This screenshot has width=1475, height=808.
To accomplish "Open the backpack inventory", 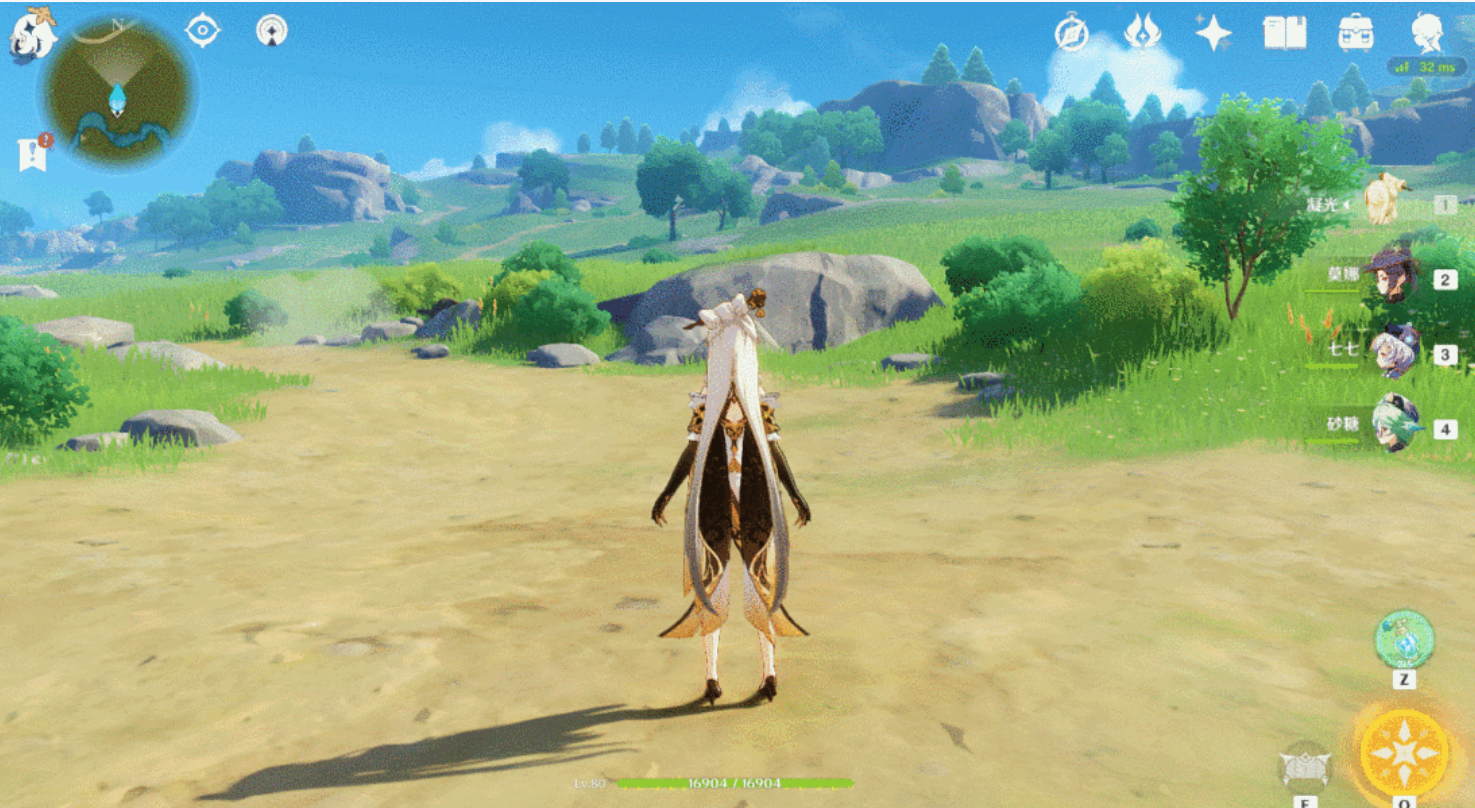I will (1356, 33).
